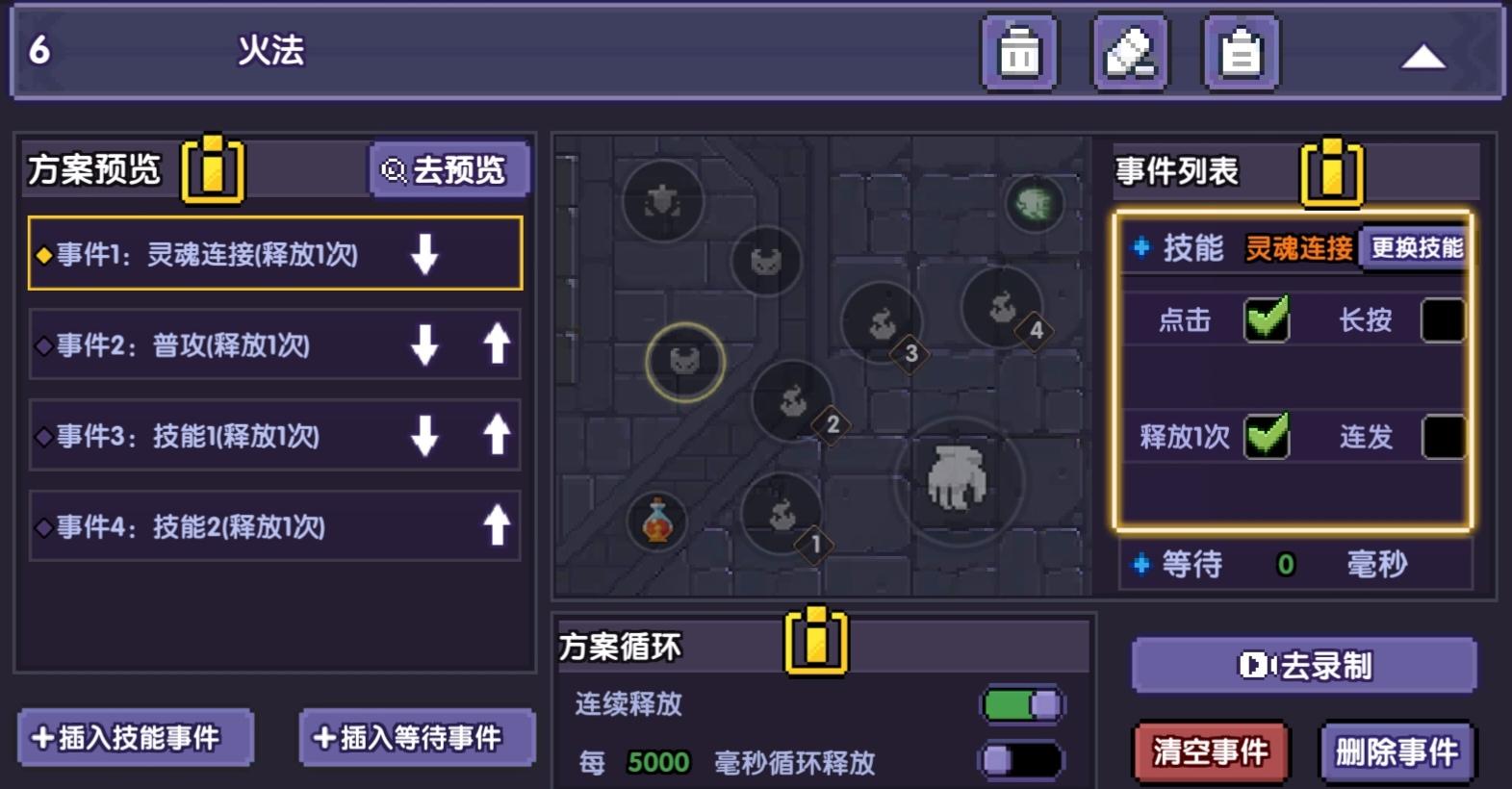Click the copy icon next to 方案预览
This screenshot has height=789, width=1512.
click(214, 171)
